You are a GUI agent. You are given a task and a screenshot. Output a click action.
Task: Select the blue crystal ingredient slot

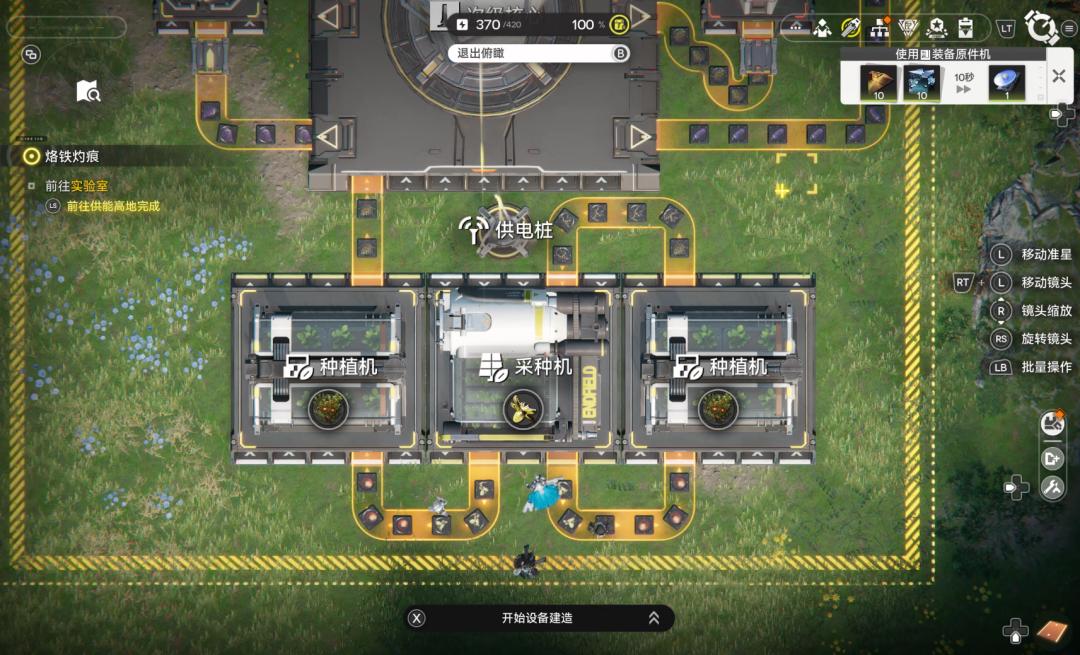(x=922, y=82)
